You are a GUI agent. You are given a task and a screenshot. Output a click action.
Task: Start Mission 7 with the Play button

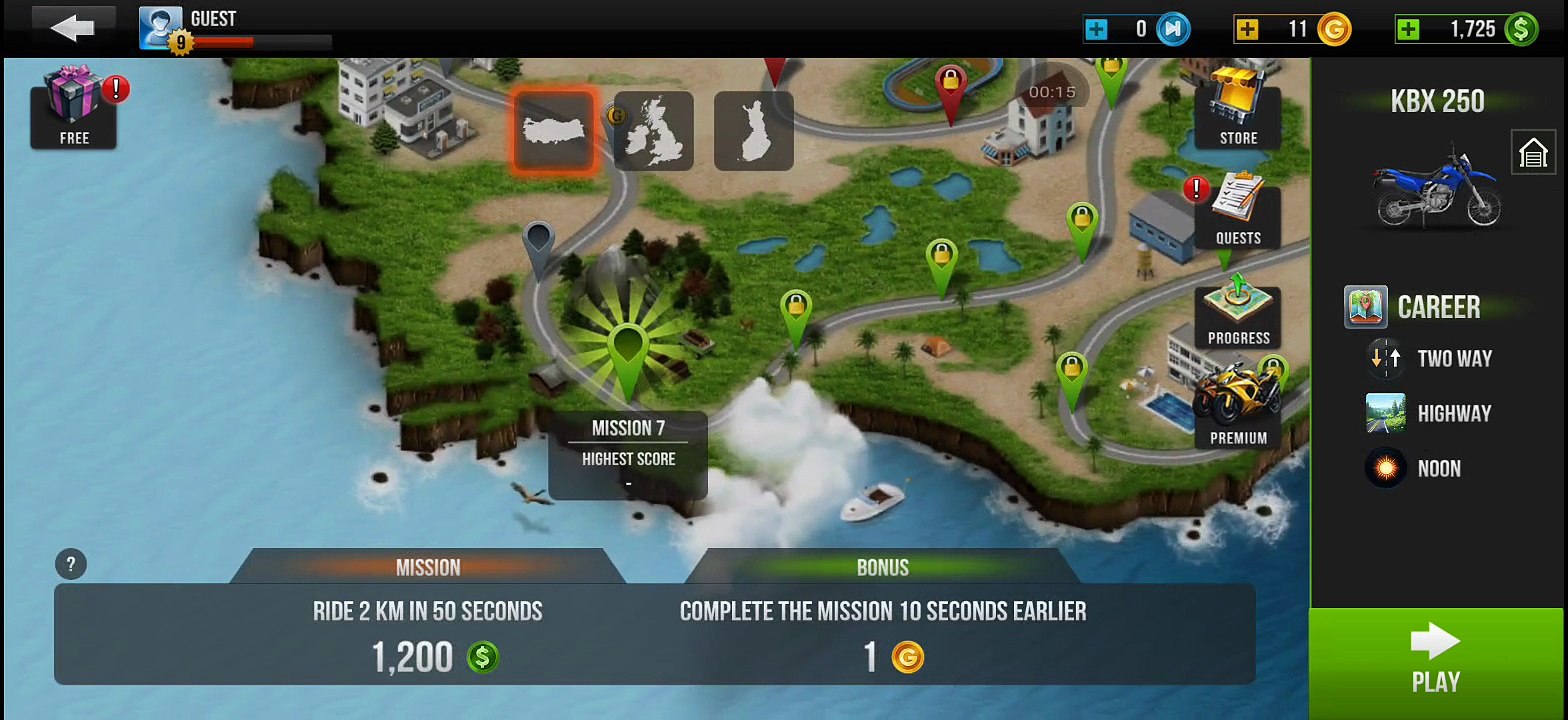point(1436,662)
